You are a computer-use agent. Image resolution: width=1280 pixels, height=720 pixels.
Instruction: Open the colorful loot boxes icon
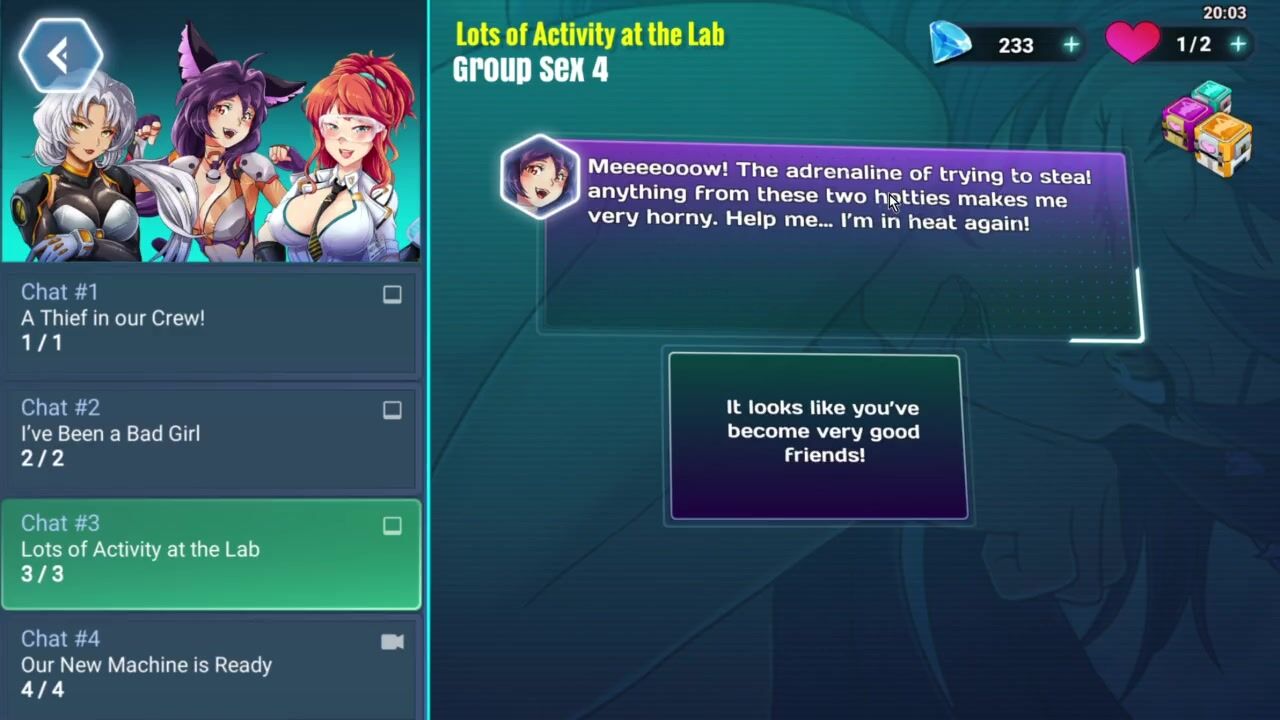pyautogui.click(x=1207, y=128)
